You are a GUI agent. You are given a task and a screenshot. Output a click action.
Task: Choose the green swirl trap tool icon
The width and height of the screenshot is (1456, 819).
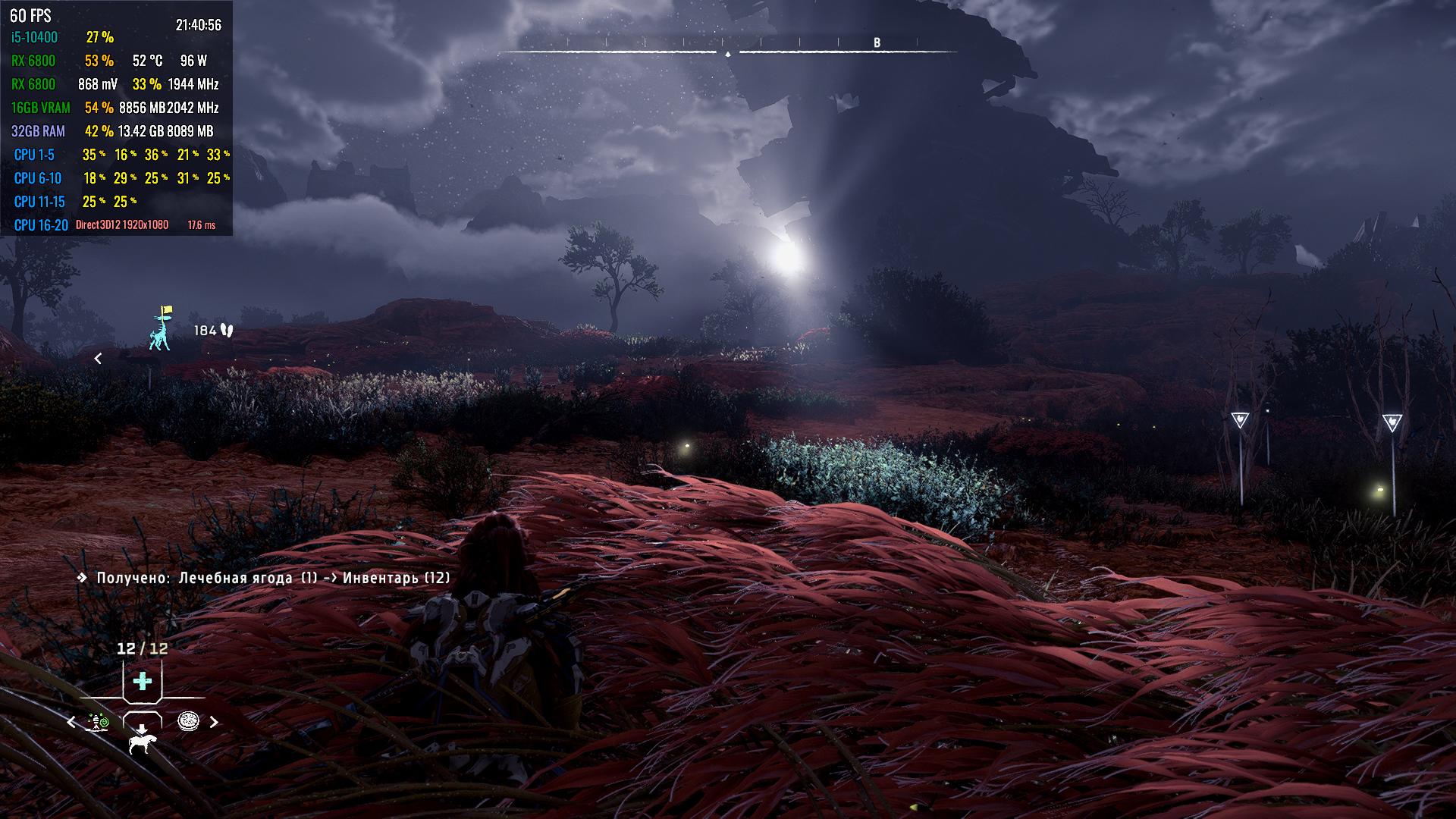(99, 722)
